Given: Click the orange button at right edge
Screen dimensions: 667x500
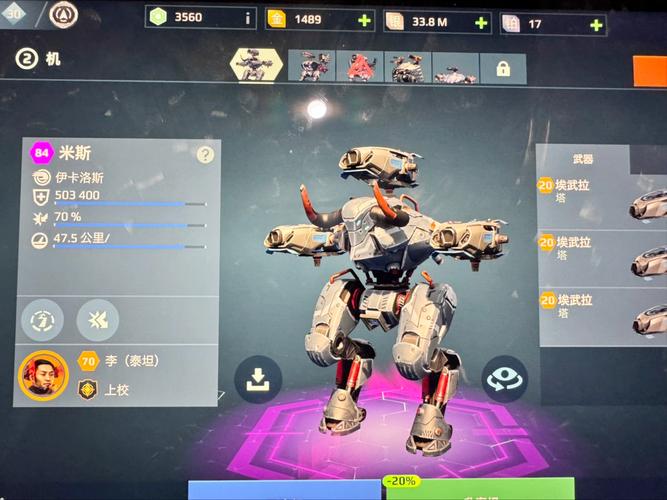Looking at the screenshot, I should pyautogui.click(x=649, y=68).
